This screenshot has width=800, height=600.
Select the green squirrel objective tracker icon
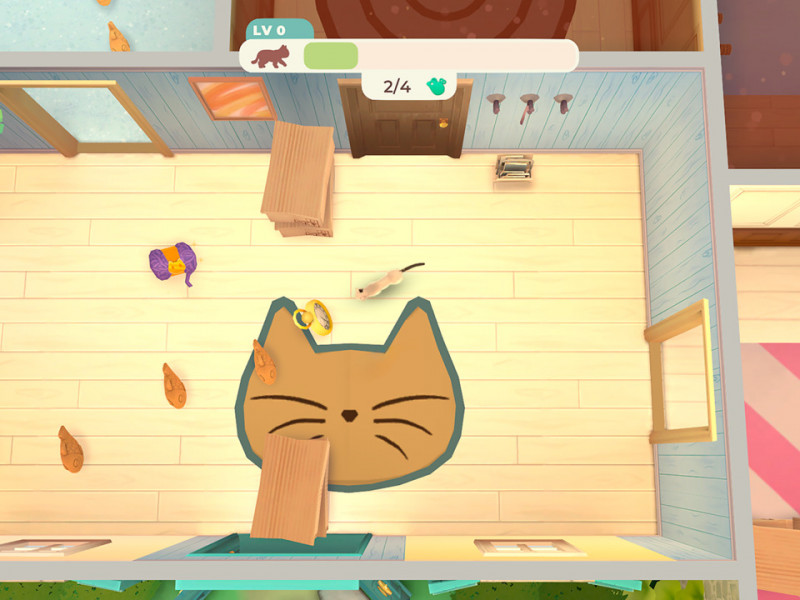(x=436, y=86)
